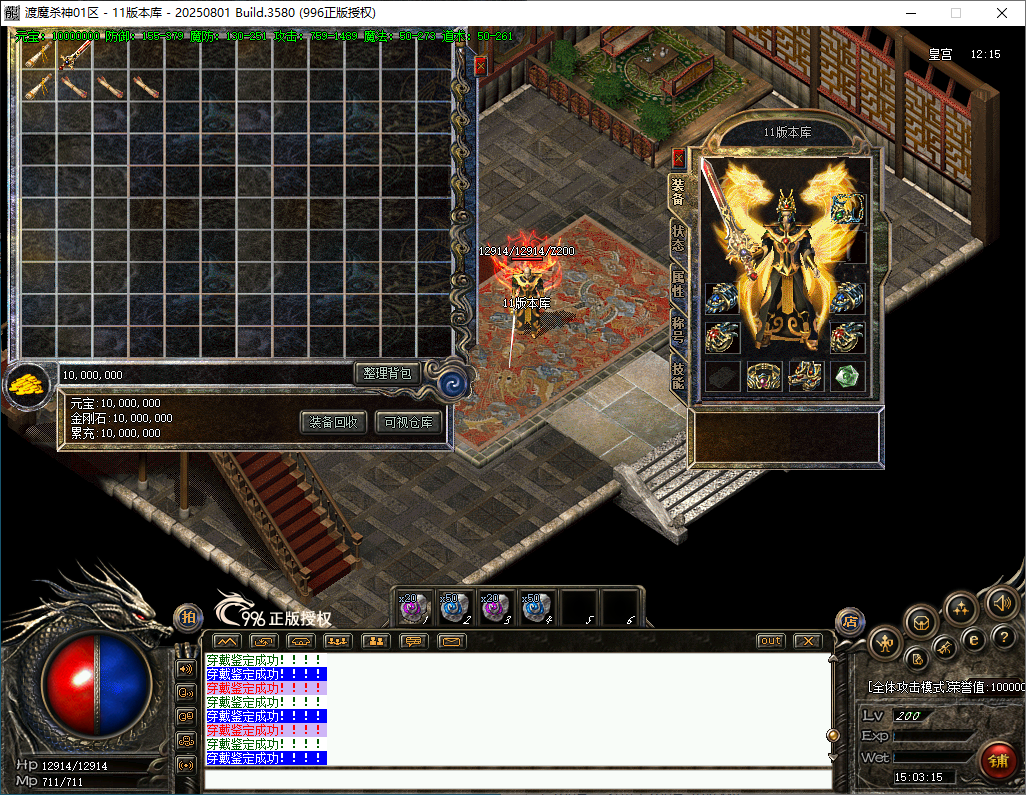The image size is (1026, 795).
Task: Select the helmet slot beside the wings
Action: click(x=847, y=209)
